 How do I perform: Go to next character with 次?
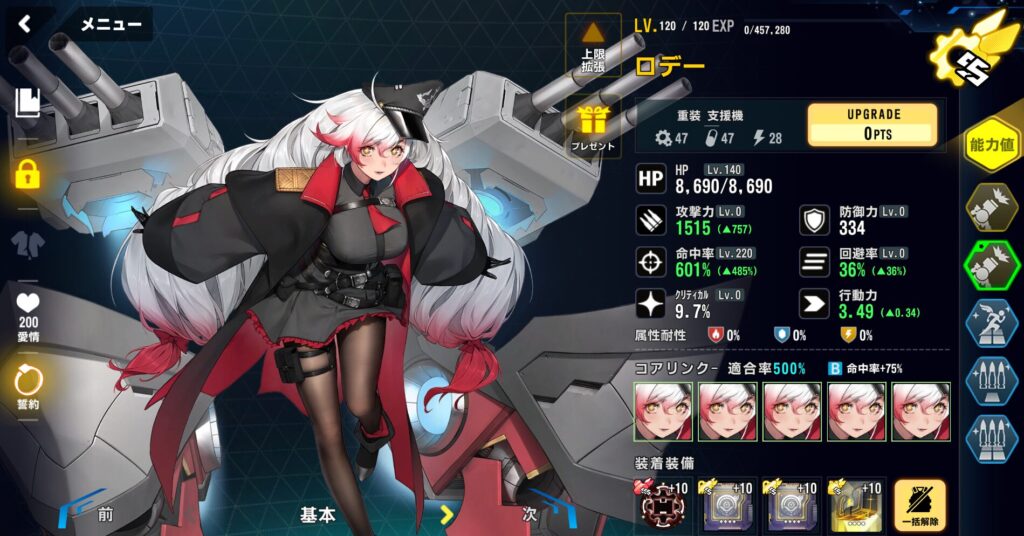pyautogui.click(x=530, y=515)
